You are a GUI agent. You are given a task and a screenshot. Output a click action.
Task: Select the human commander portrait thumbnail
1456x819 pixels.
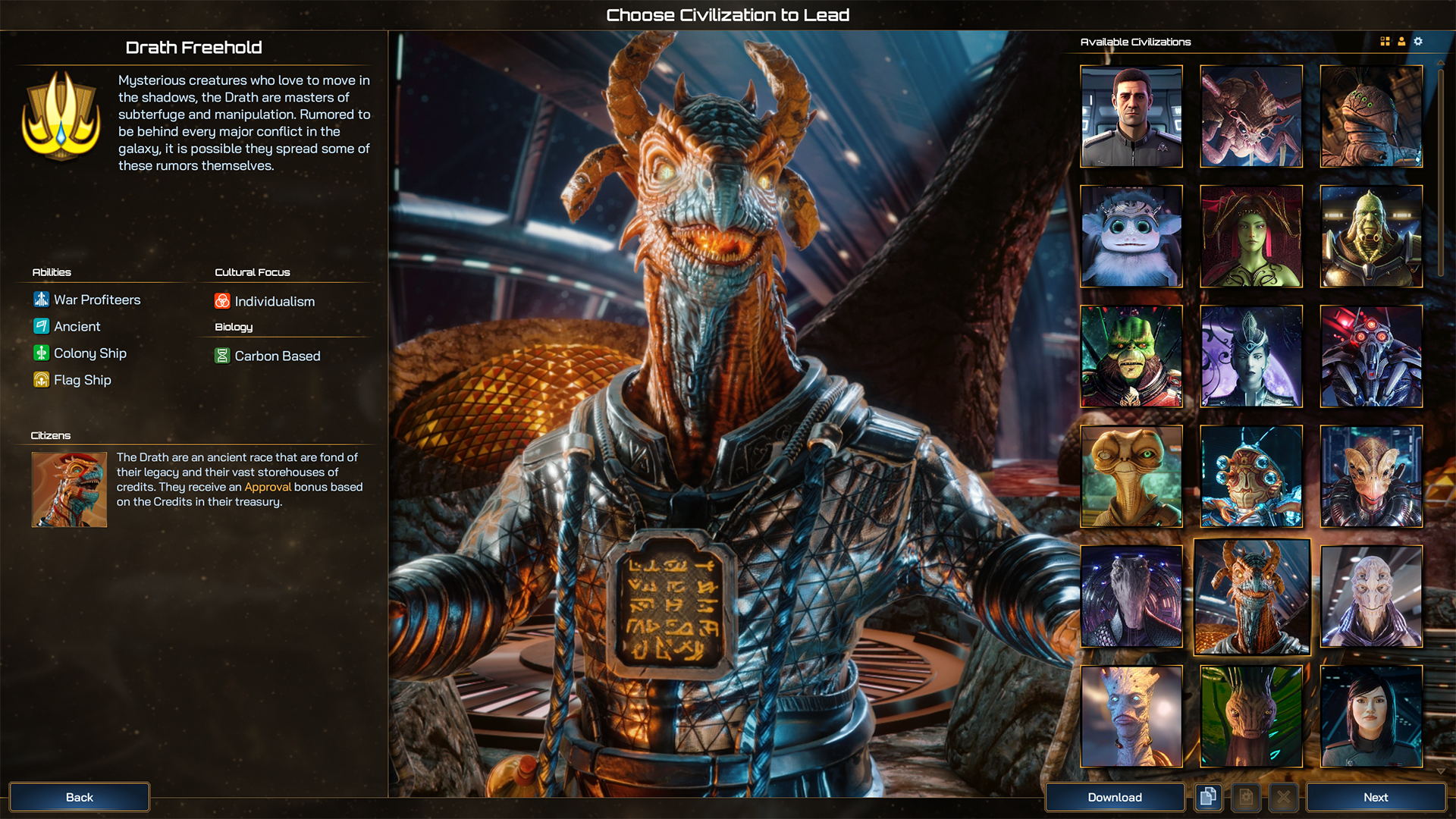[x=1131, y=116]
